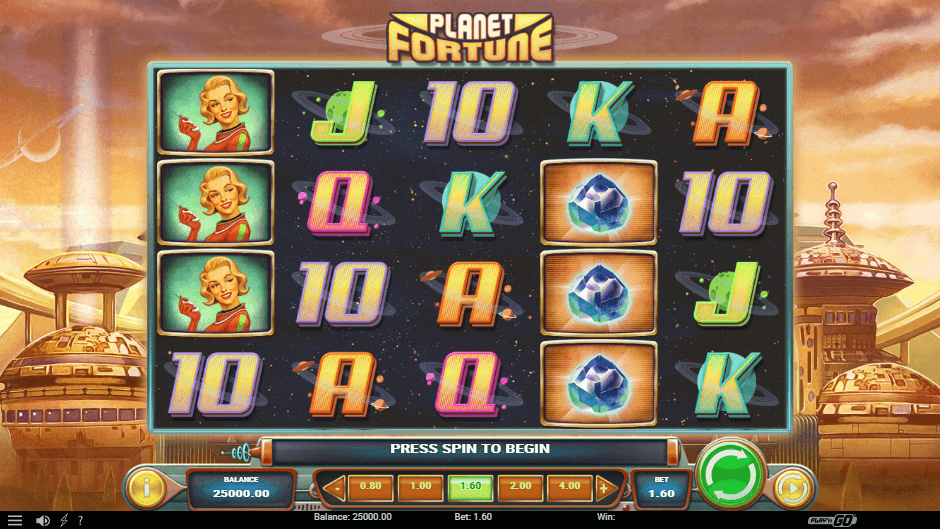Open help with the question mark
This screenshot has height=529, width=940.
pyautogui.click(x=80, y=521)
